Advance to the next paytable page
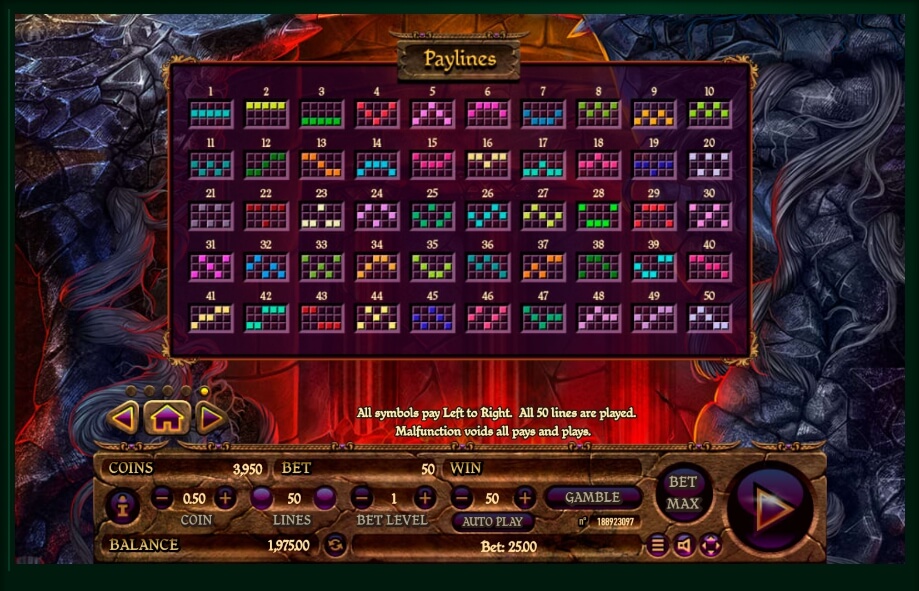This screenshot has height=591, width=919. pyautogui.click(x=210, y=417)
